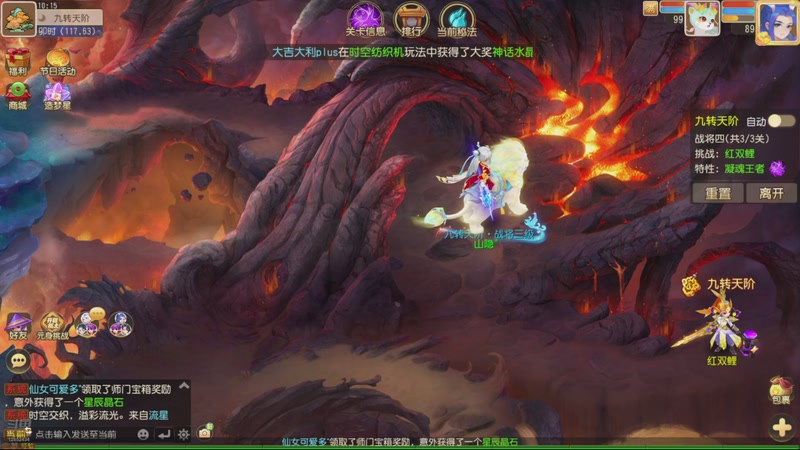The height and width of the screenshot is (450, 800).
Task: Open the 好友 friends list
Action: coord(19,325)
